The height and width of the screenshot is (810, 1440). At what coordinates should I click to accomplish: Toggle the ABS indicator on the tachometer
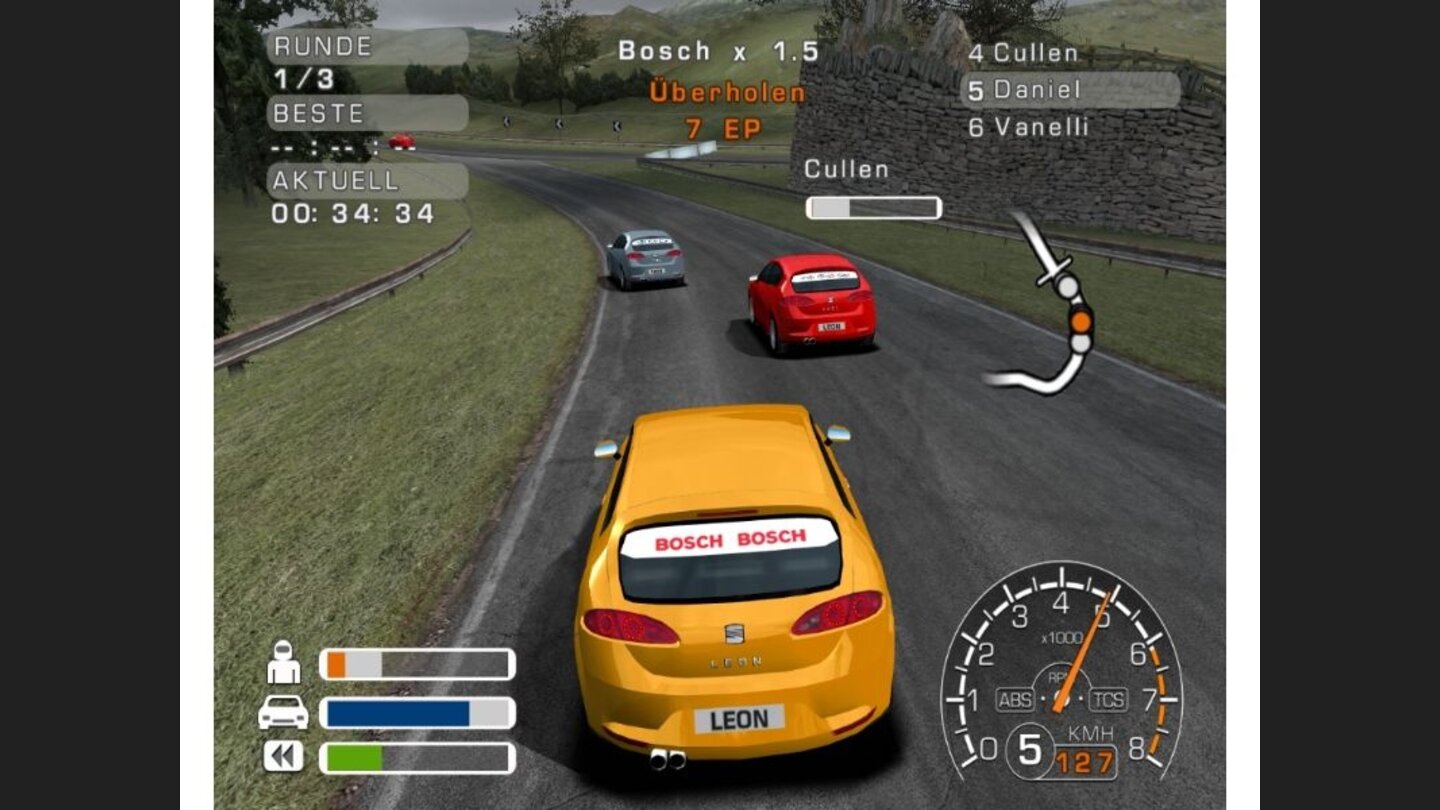point(1014,700)
